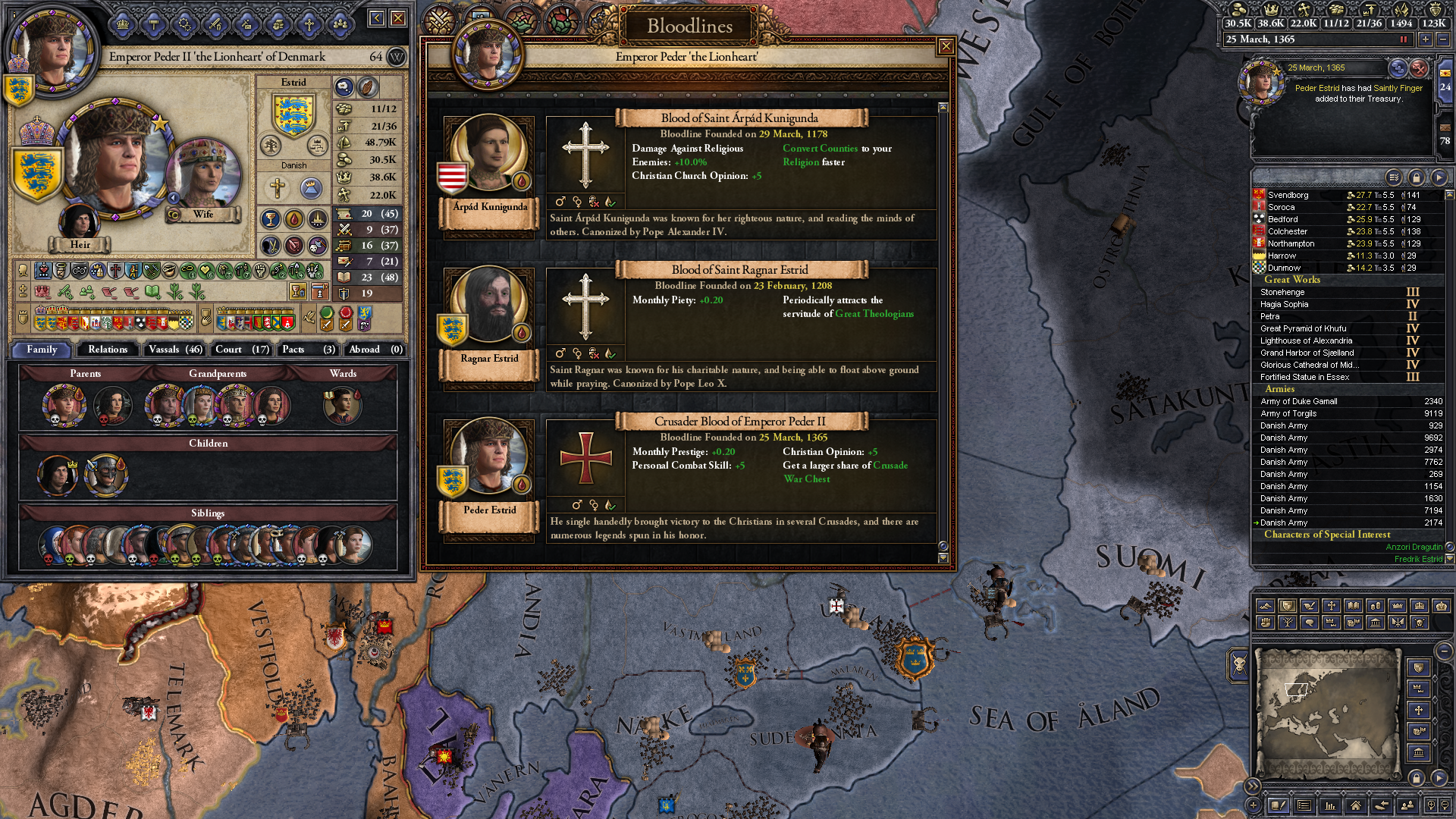Go back to previous character

point(377,18)
